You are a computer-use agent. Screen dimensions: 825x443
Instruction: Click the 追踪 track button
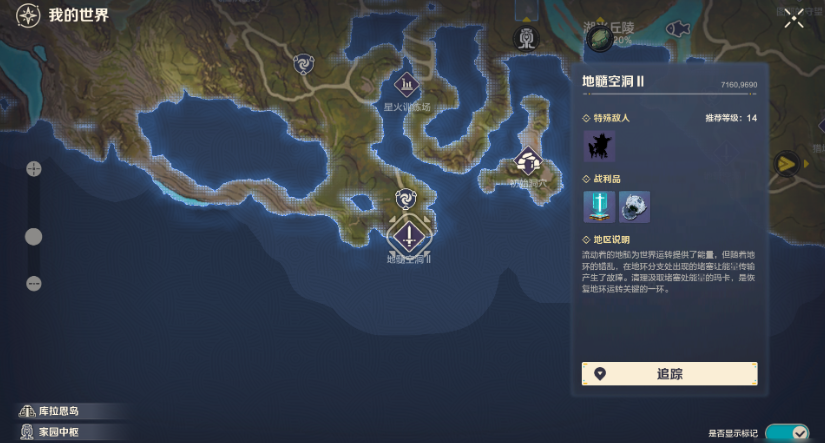[x=669, y=374]
